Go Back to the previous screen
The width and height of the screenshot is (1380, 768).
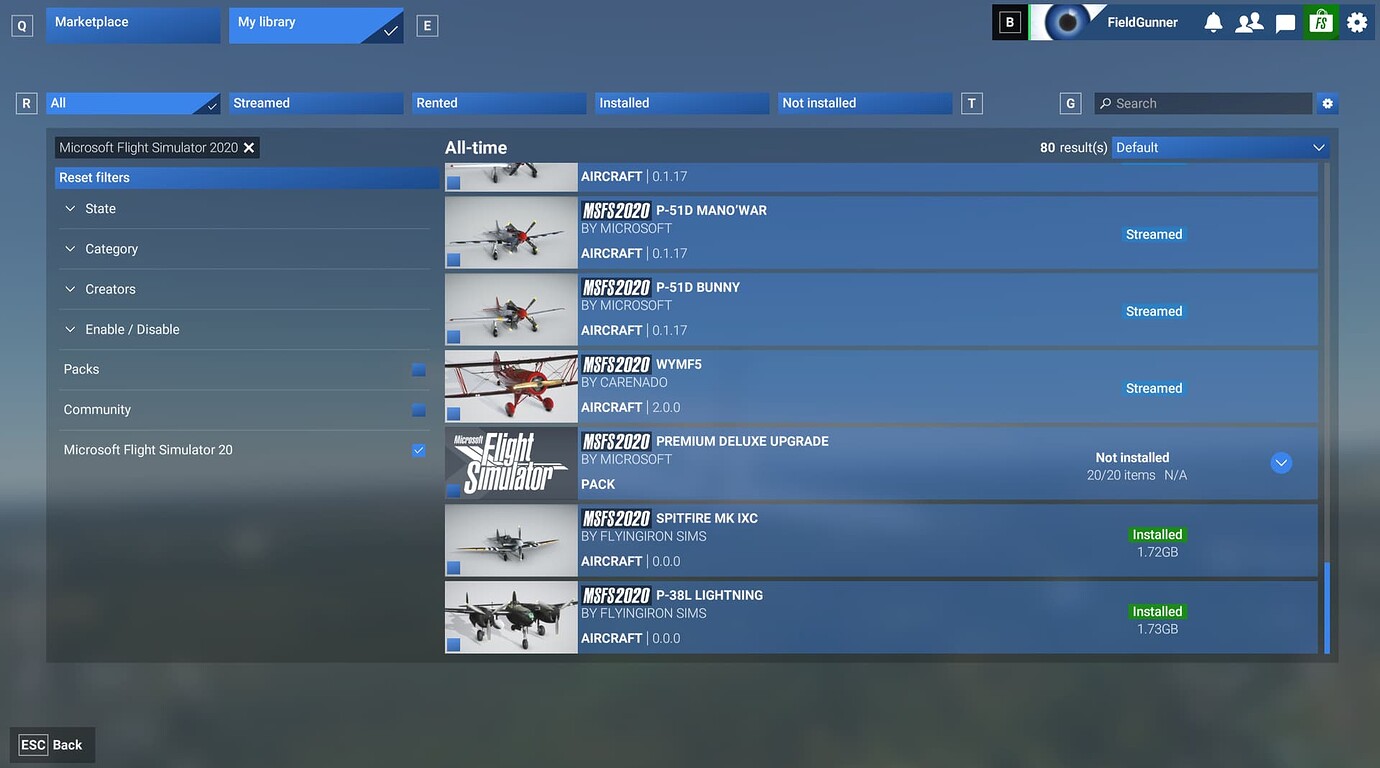click(53, 745)
